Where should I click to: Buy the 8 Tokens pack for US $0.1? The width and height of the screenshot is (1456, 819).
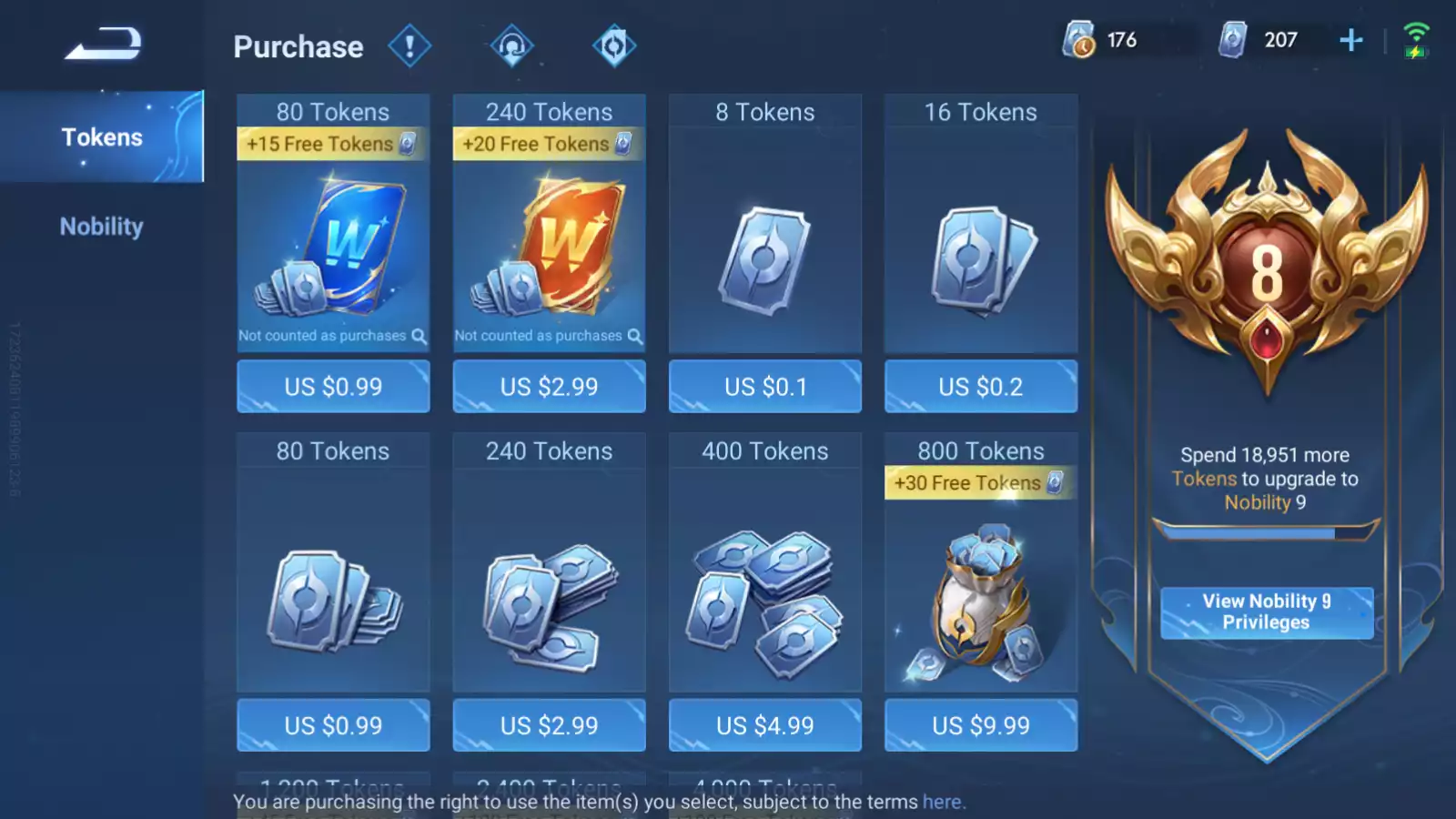(764, 387)
